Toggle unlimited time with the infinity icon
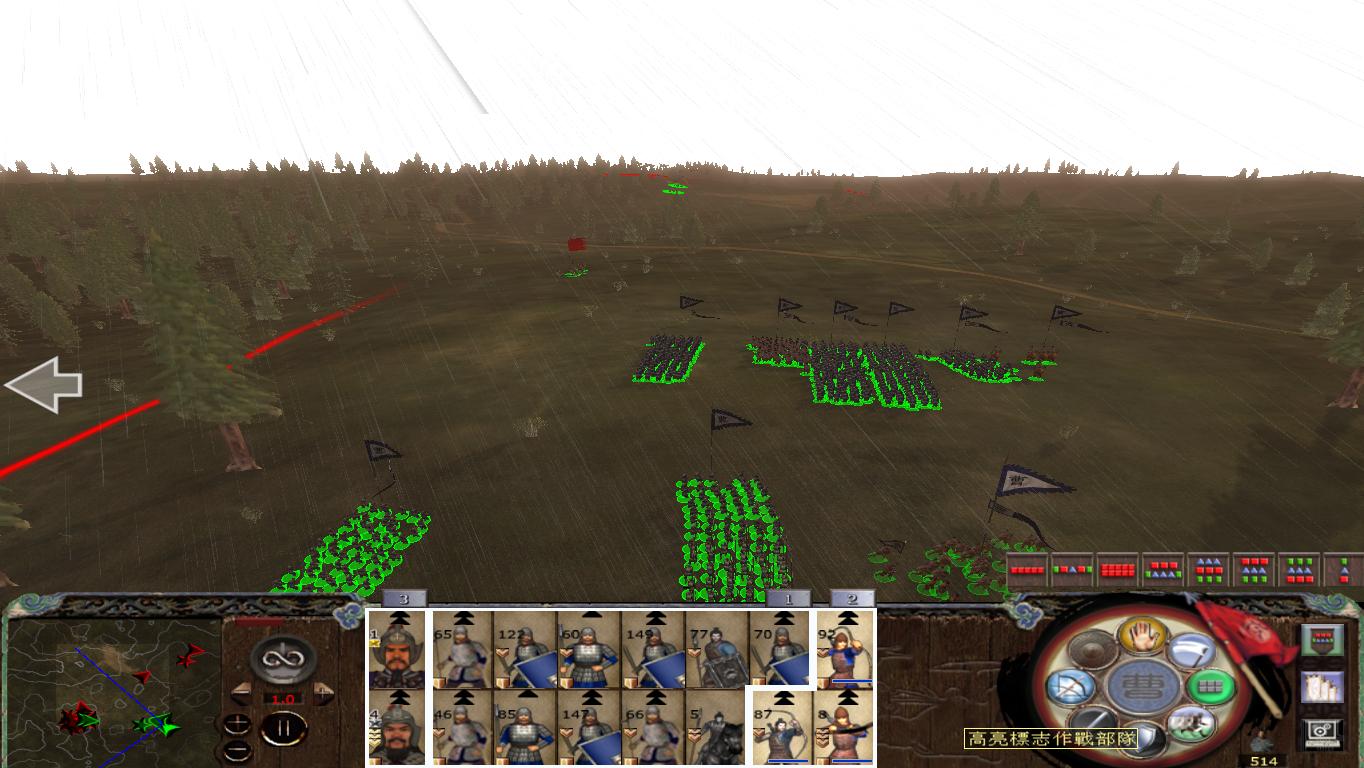 pyautogui.click(x=284, y=660)
